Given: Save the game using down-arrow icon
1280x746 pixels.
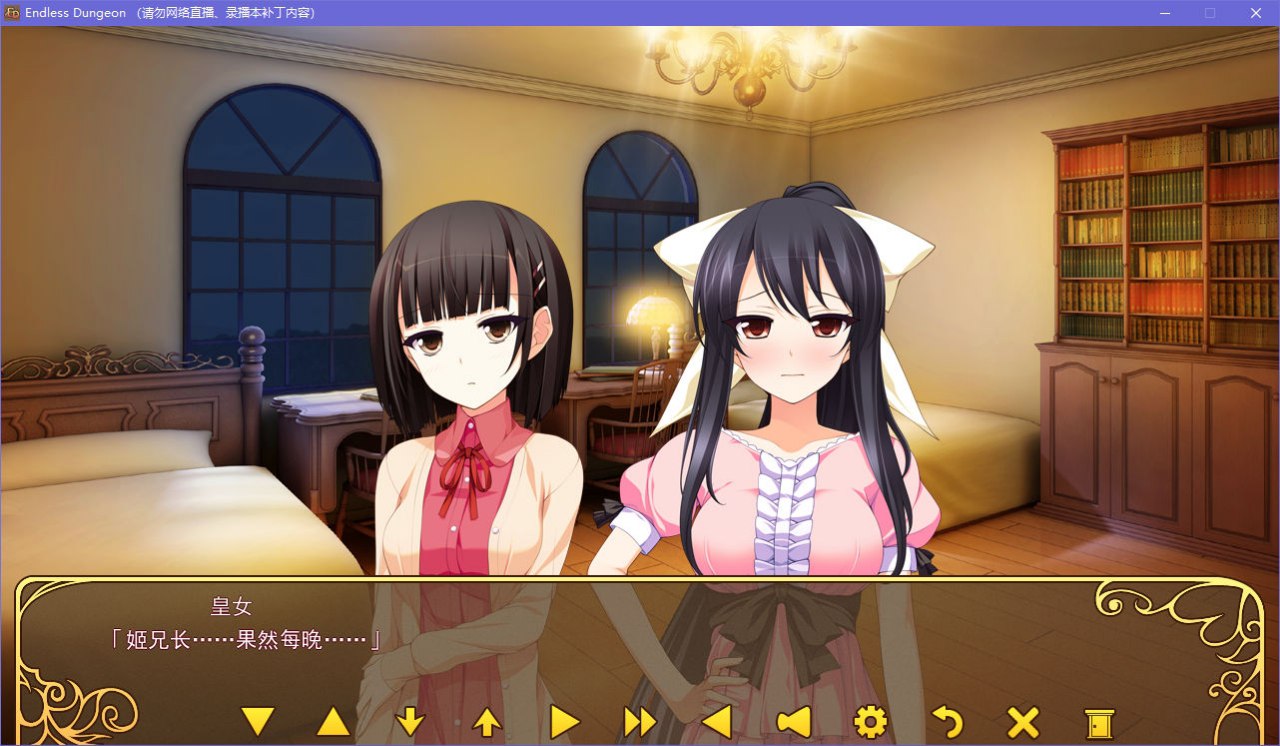Looking at the screenshot, I should pyautogui.click(x=410, y=720).
